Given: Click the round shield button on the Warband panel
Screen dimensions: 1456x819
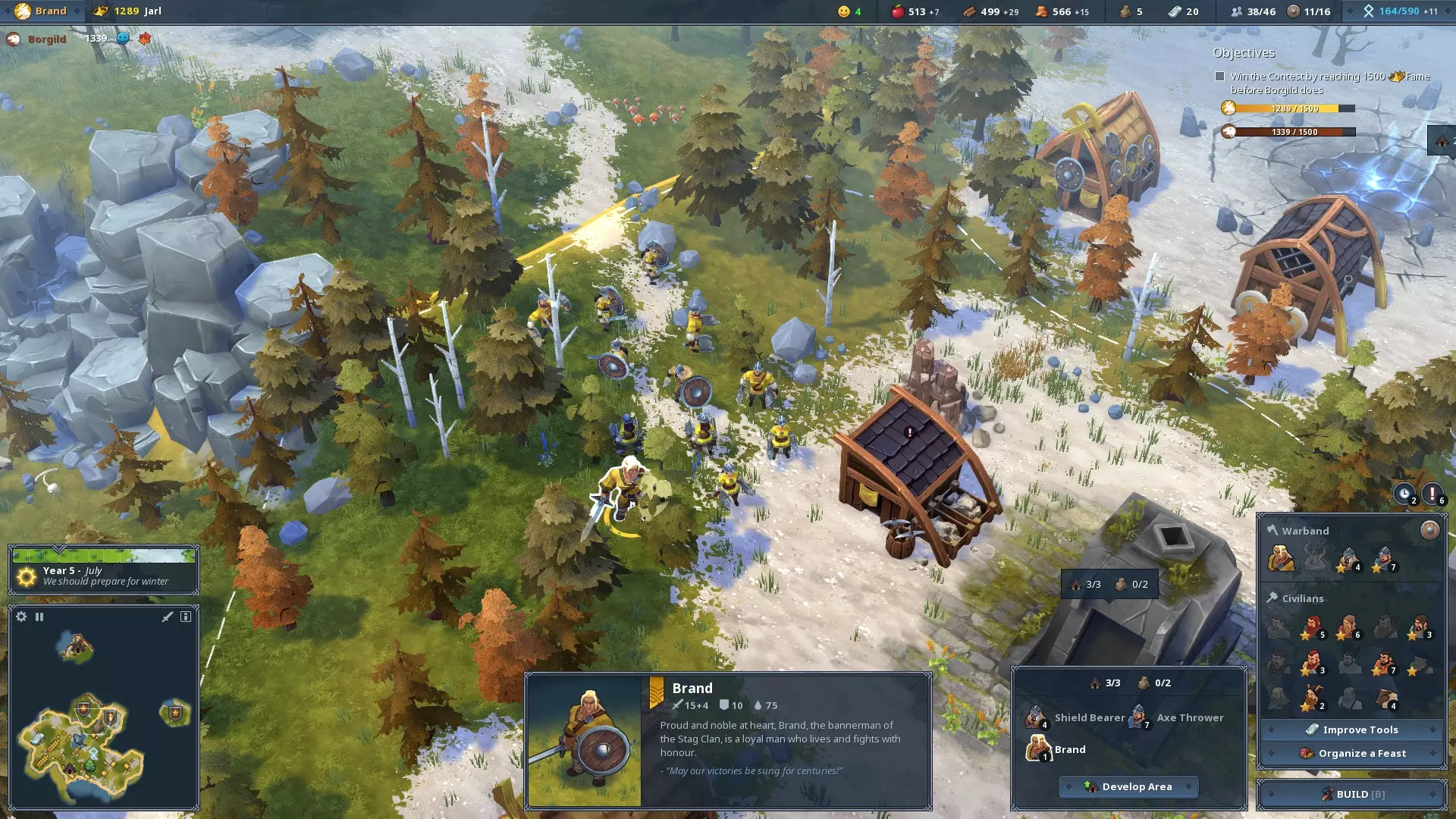Looking at the screenshot, I should click(x=1429, y=530).
